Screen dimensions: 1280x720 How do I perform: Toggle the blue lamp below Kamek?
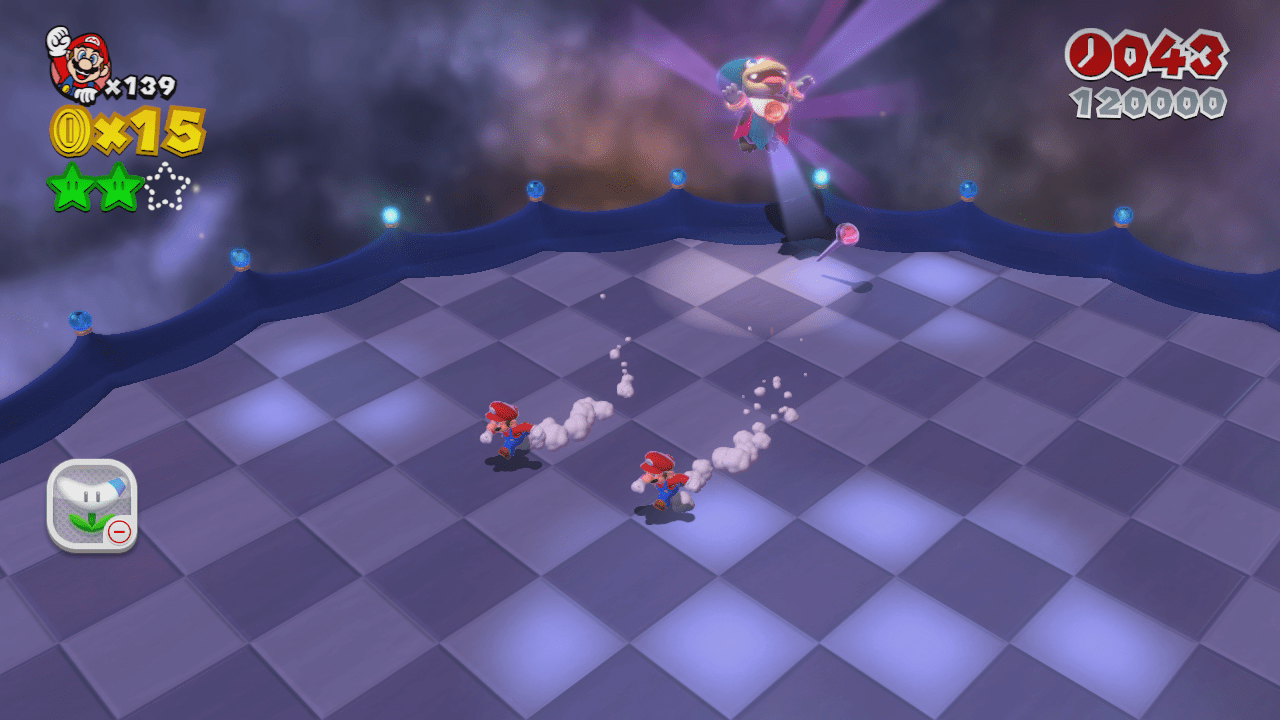tap(822, 177)
